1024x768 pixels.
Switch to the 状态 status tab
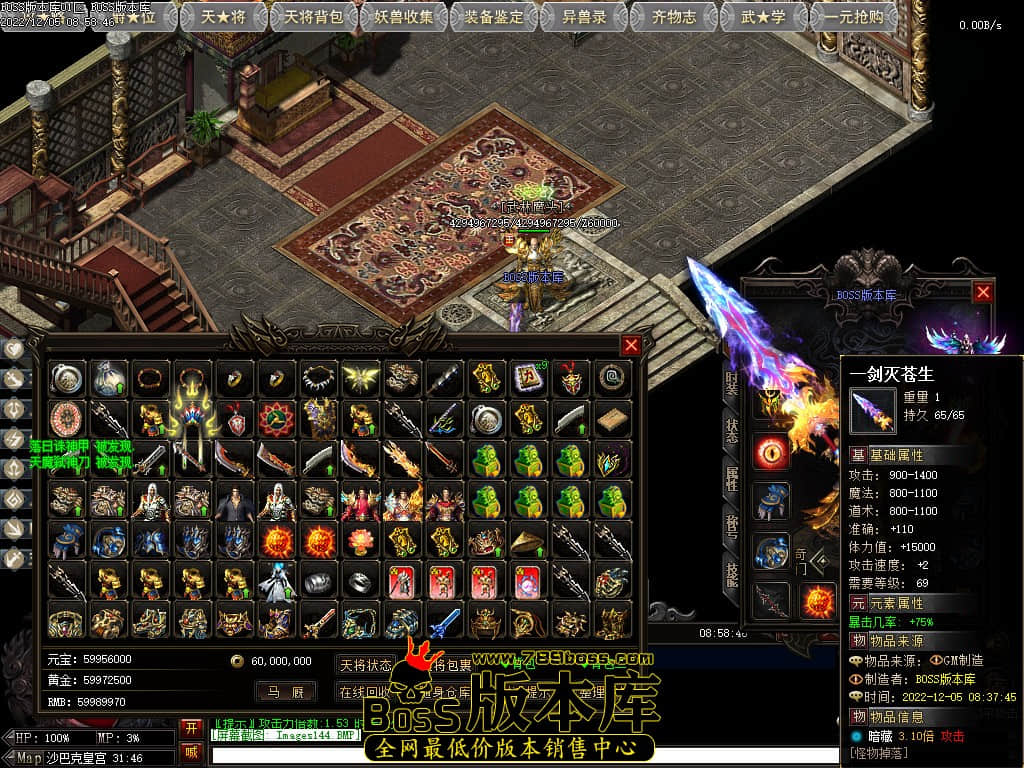(x=732, y=431)
